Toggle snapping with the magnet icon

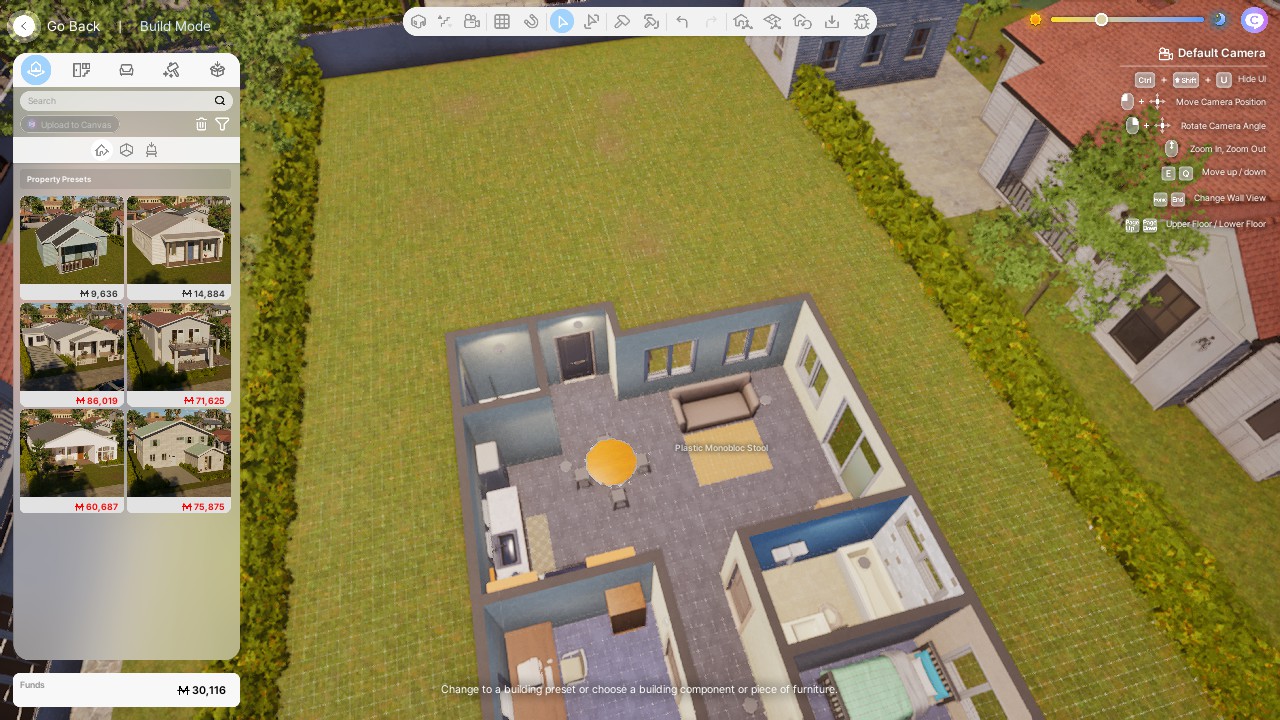pyautogui.click(x=533, y=20)
